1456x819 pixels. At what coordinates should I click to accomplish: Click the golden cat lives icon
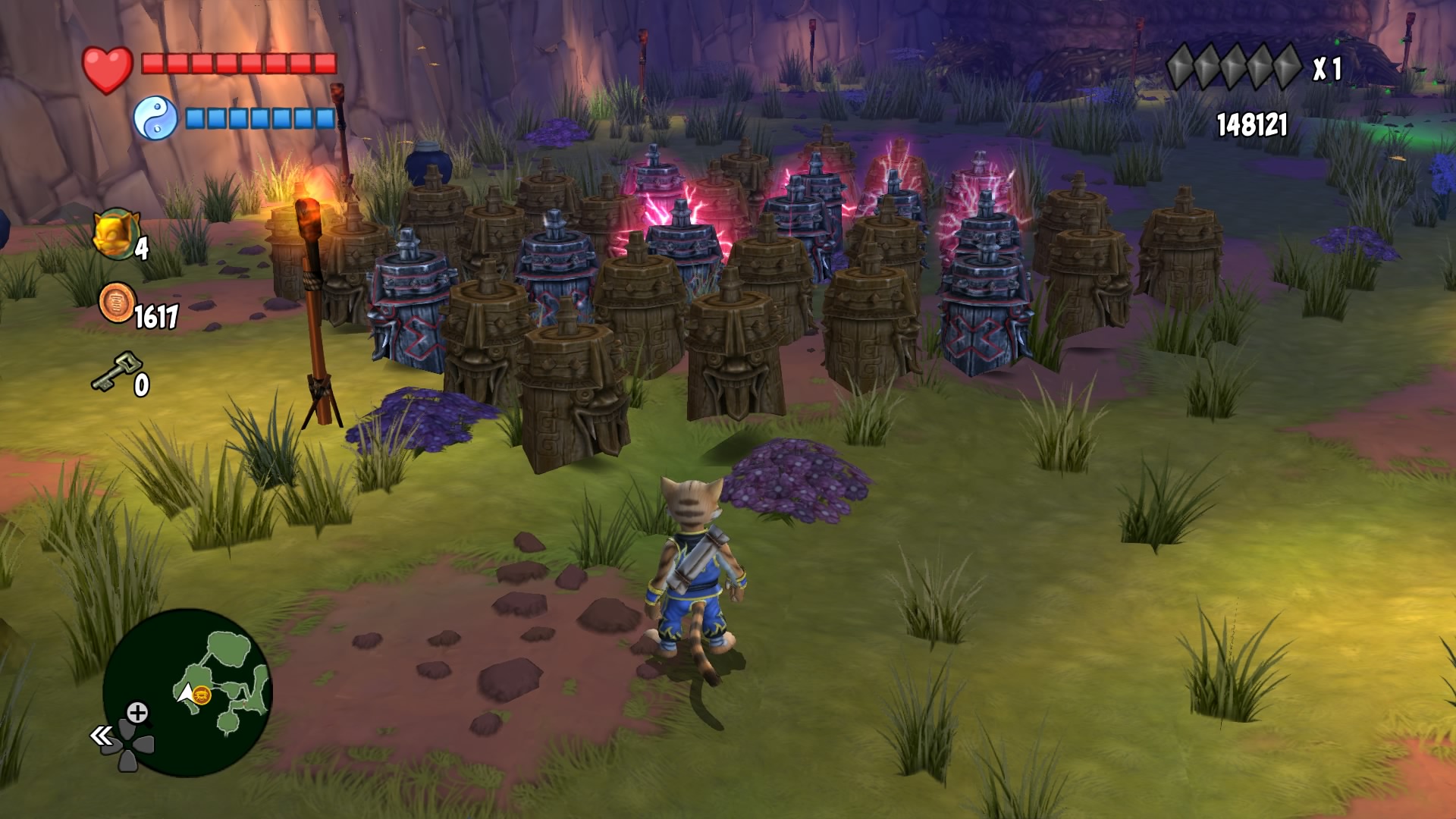coord(118,234)
